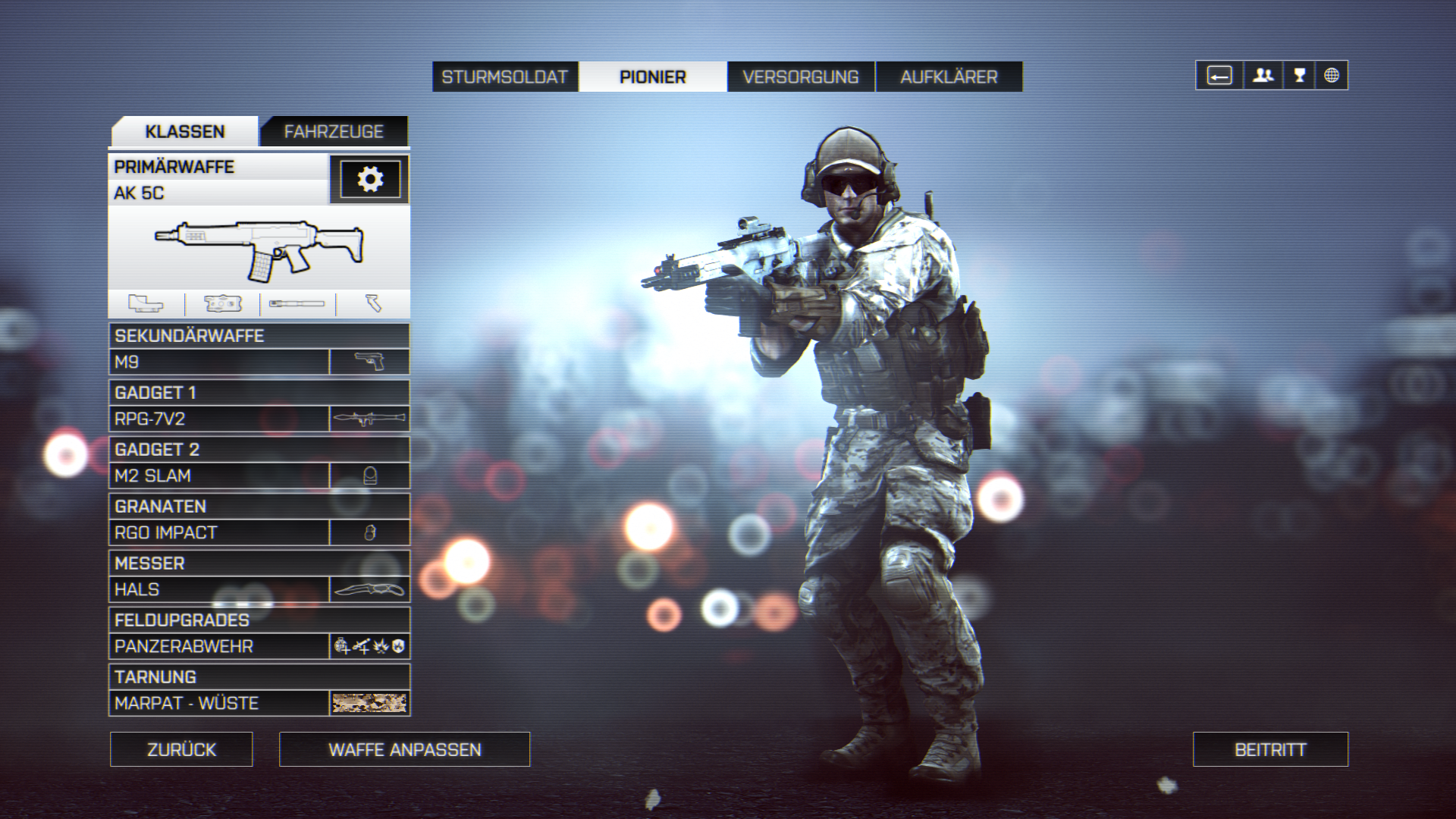Click the globe icon
1456x819 pixels.
[x=1332, y=75]
